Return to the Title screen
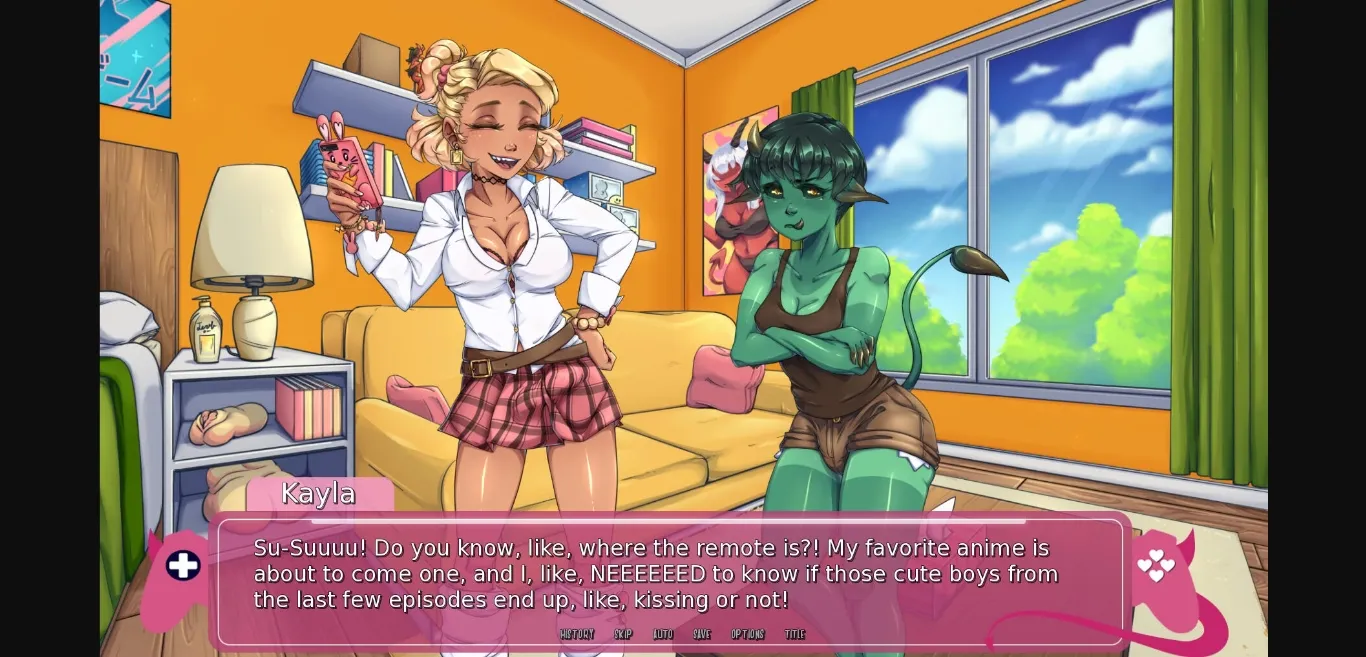The height and width of the screenshot is (657, 1366). tap(795, 634)
